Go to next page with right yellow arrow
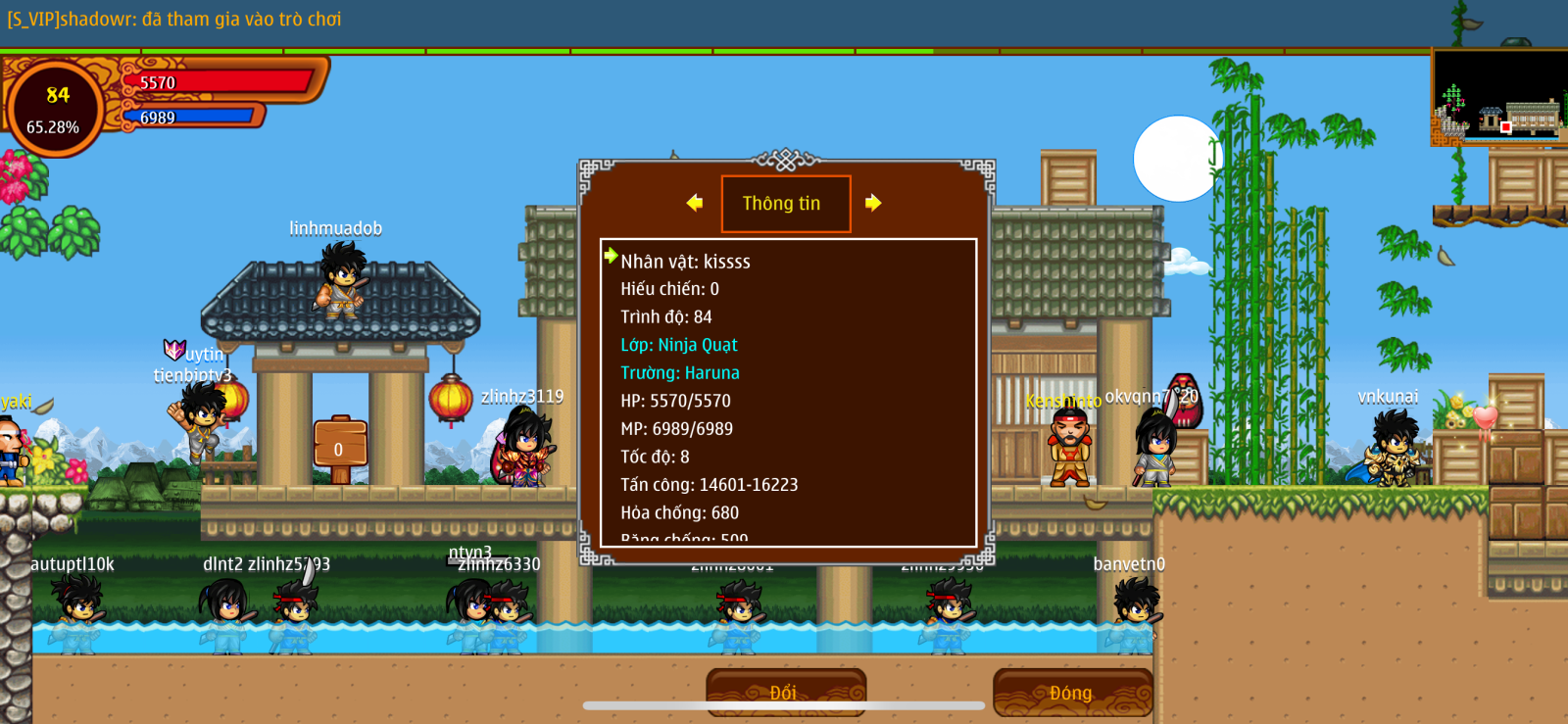Image resolution: width=1568 pixels, height=724 pixels. coord(873,203)
